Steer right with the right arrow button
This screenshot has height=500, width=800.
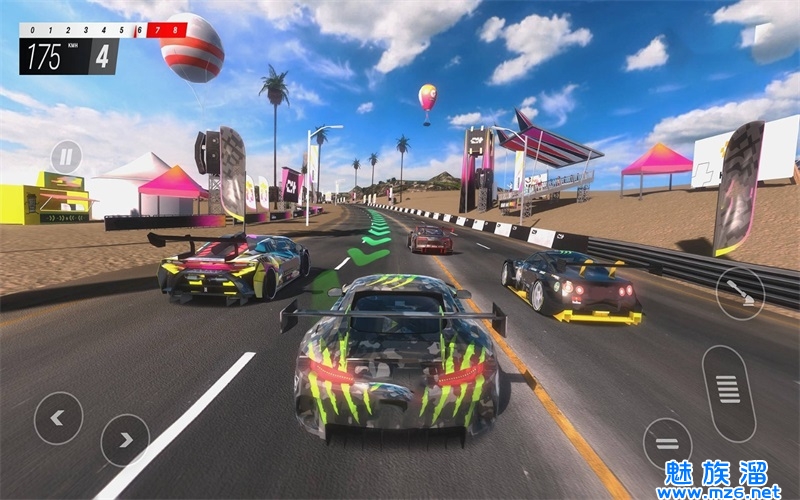point(125,439)
